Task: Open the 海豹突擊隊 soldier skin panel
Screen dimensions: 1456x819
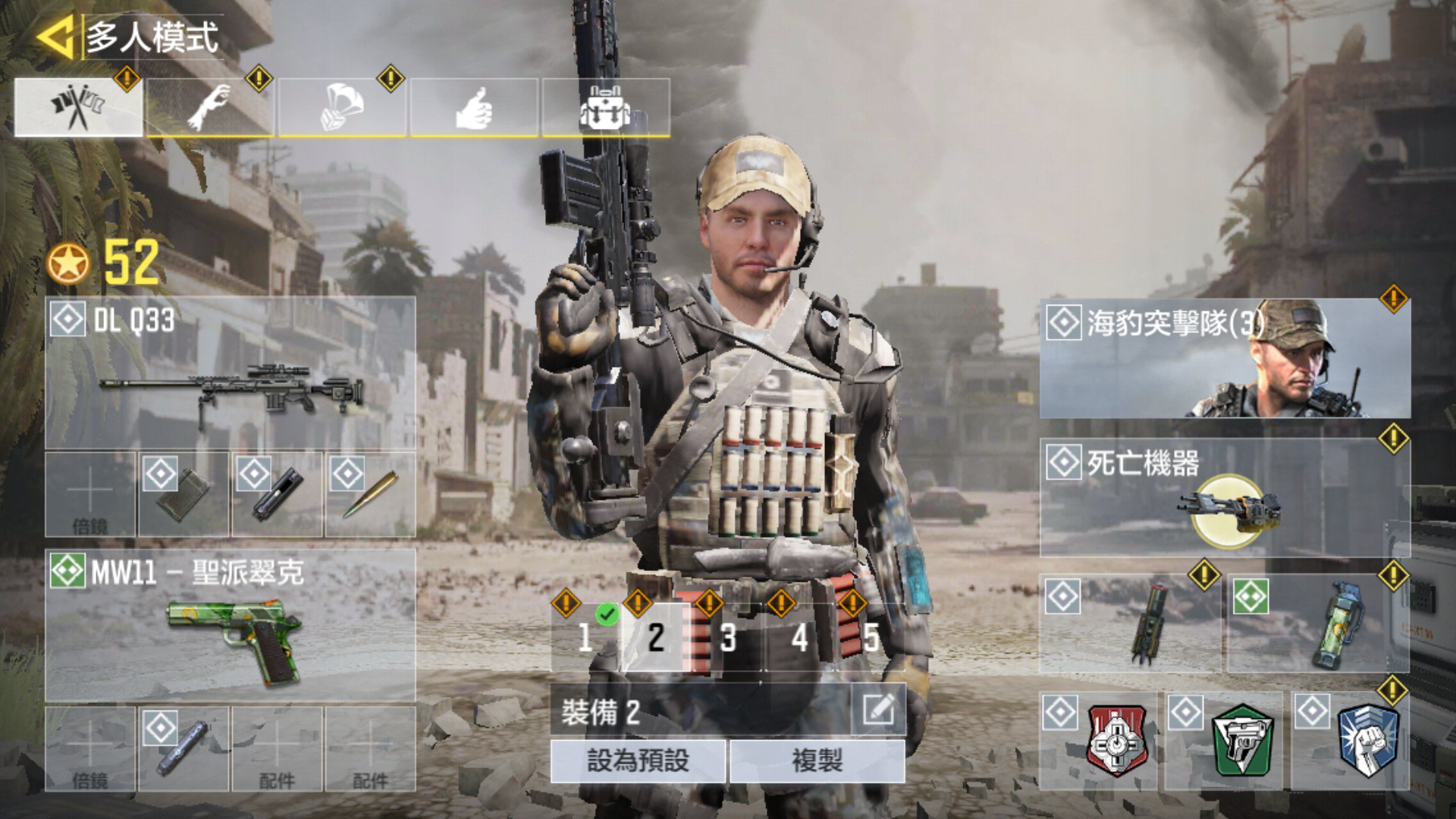Action: point(1225,358)
